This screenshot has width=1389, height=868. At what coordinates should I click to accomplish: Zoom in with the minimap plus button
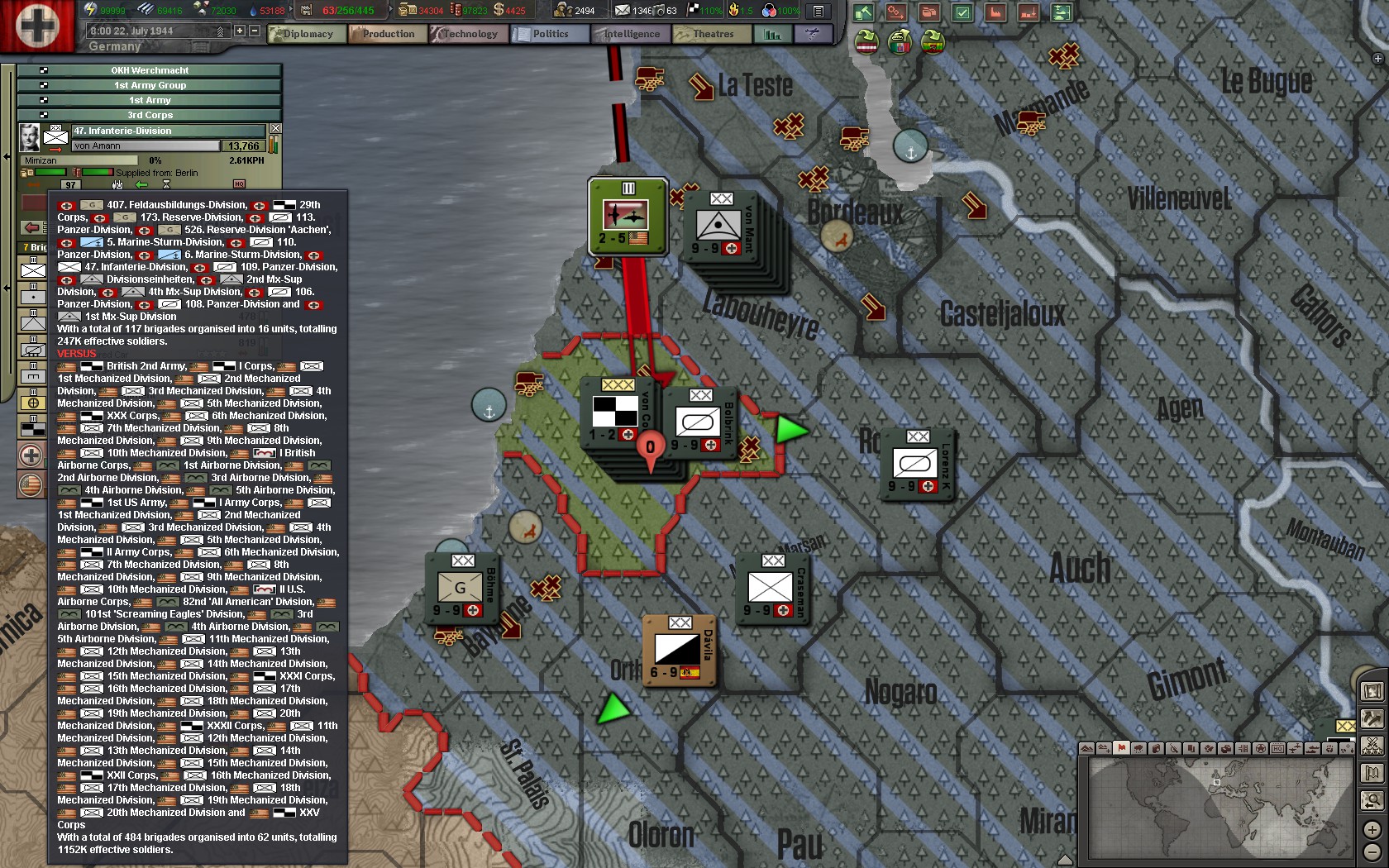click(x=1372, y=829)
